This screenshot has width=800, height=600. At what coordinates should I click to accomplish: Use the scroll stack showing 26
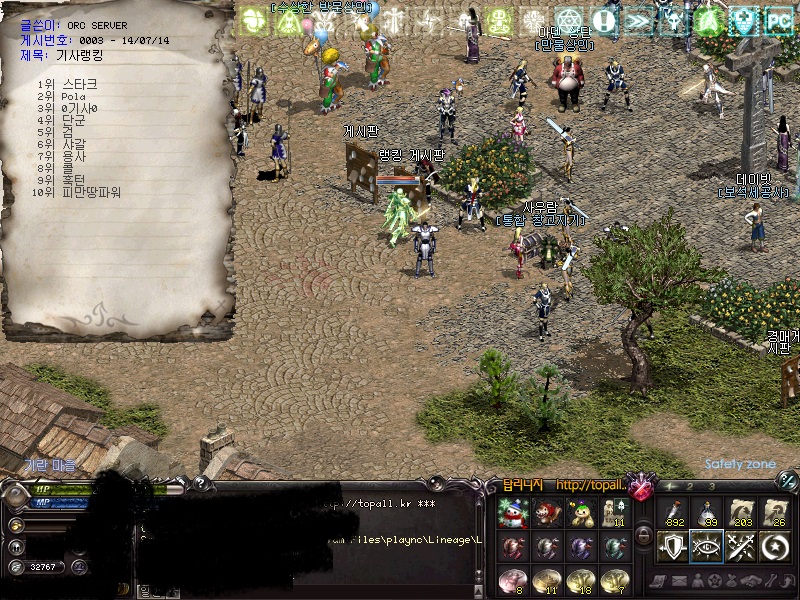pyautogui.click(x=774, y=513)
